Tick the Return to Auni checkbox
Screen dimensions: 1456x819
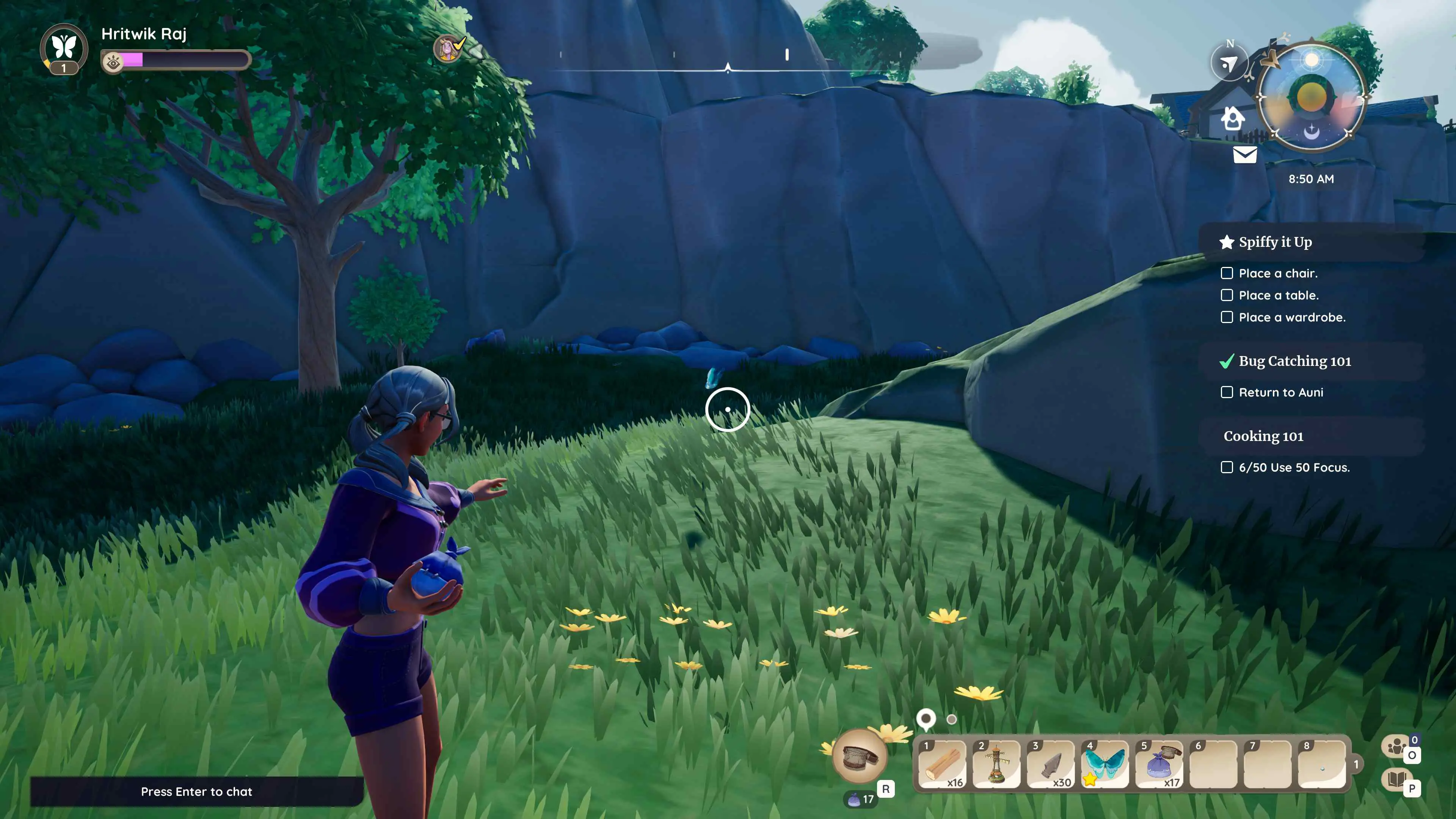(1227, 392)
